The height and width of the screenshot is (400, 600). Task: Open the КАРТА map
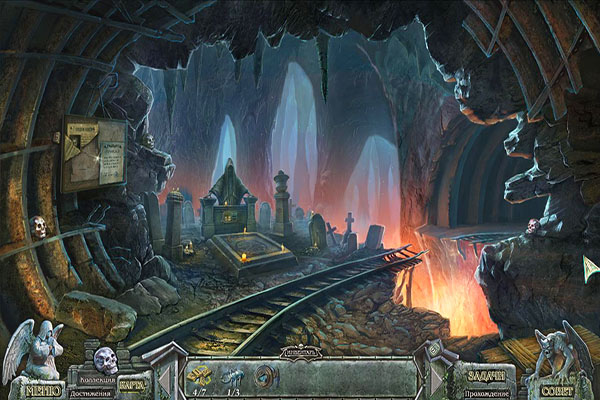(133, 383)
